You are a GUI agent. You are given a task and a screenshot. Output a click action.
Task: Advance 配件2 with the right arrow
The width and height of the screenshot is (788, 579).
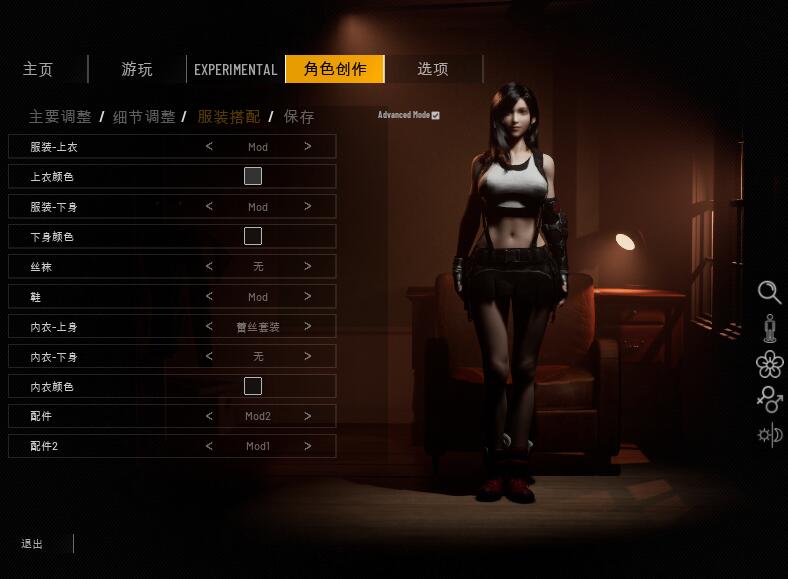308,446
